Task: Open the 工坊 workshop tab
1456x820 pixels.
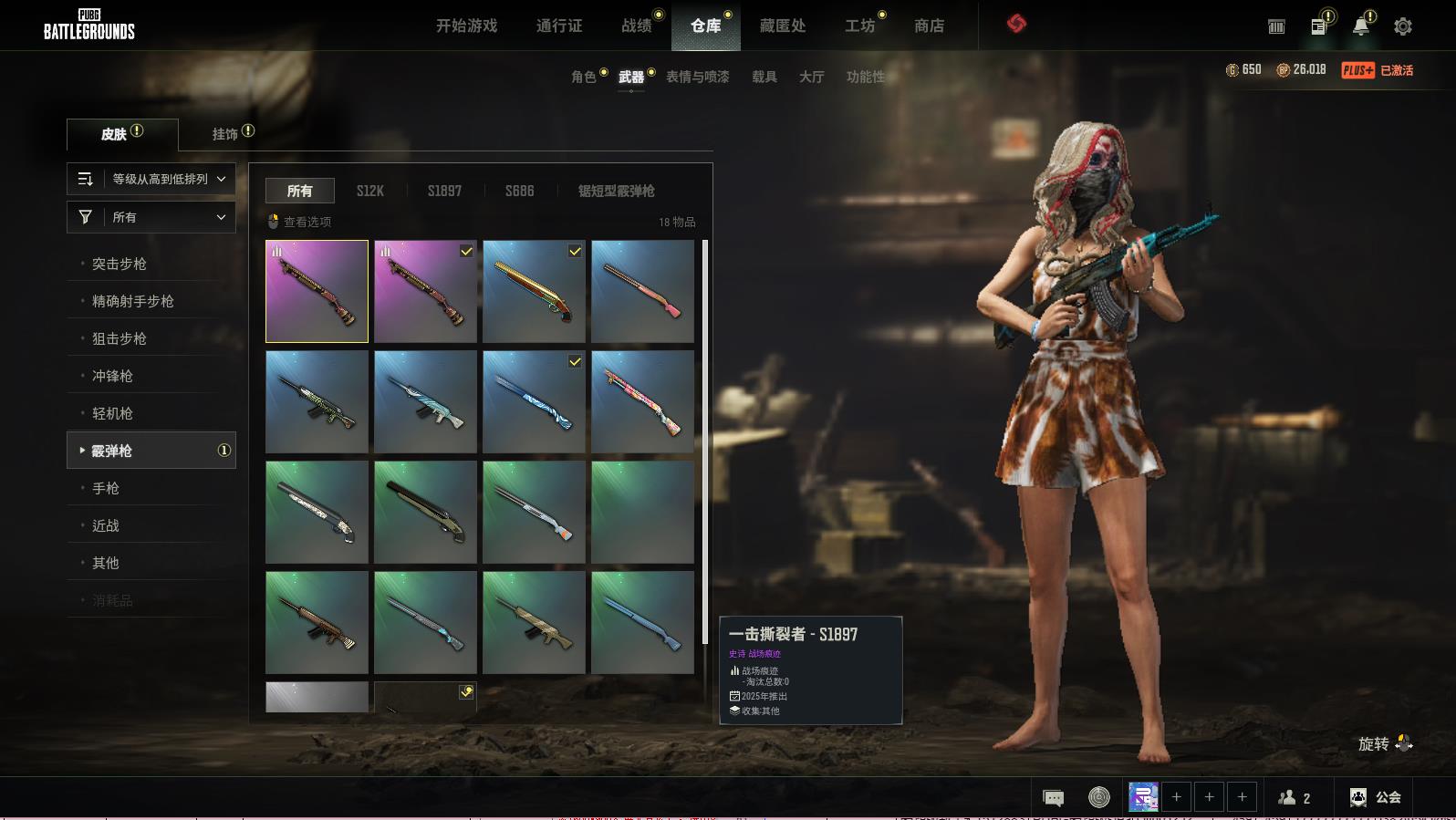Action: [859, 26]
